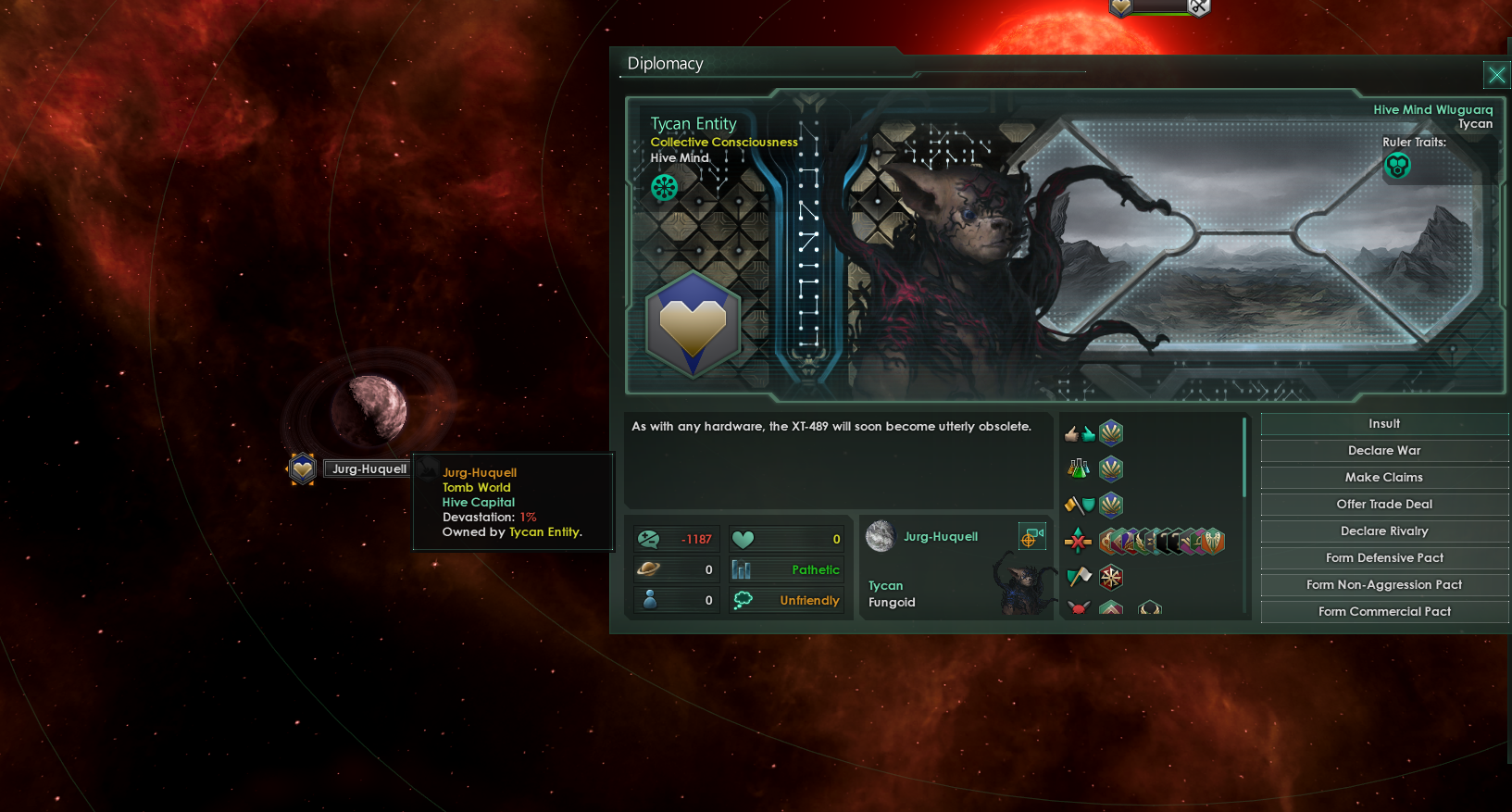Click Declare War
This screenshot has width=1512, height=812.
(1383, 450)
